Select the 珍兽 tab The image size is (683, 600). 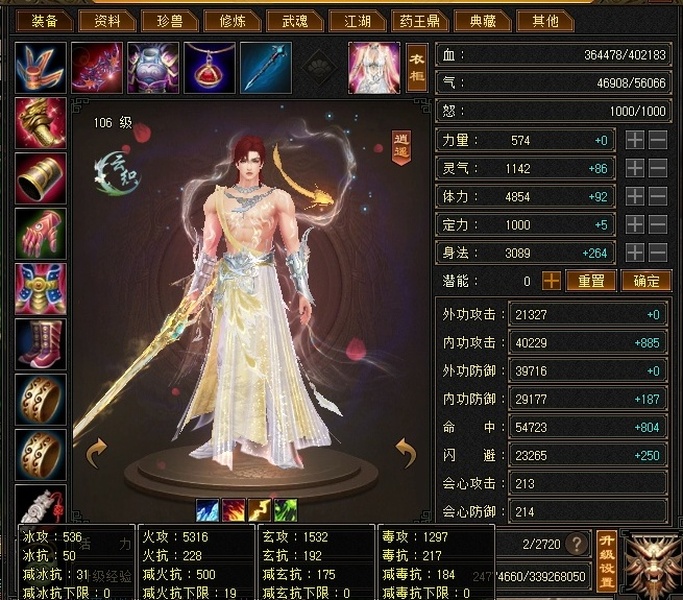pyautogui.click(x=169, y=21)
